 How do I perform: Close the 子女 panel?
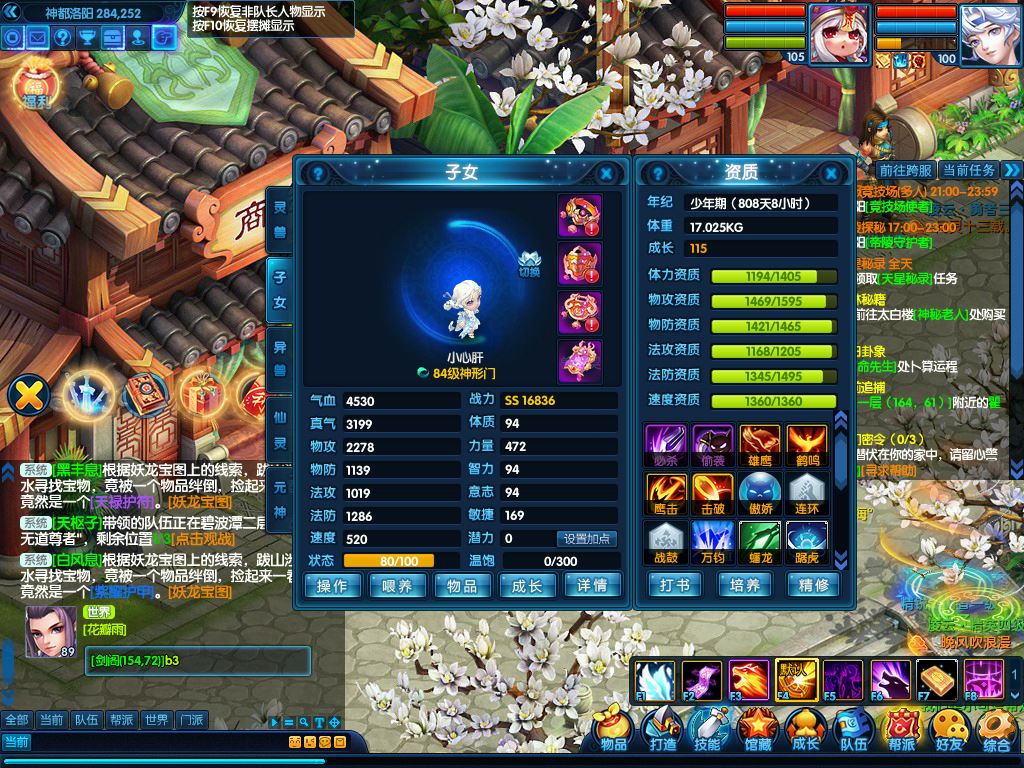[606, 173]
